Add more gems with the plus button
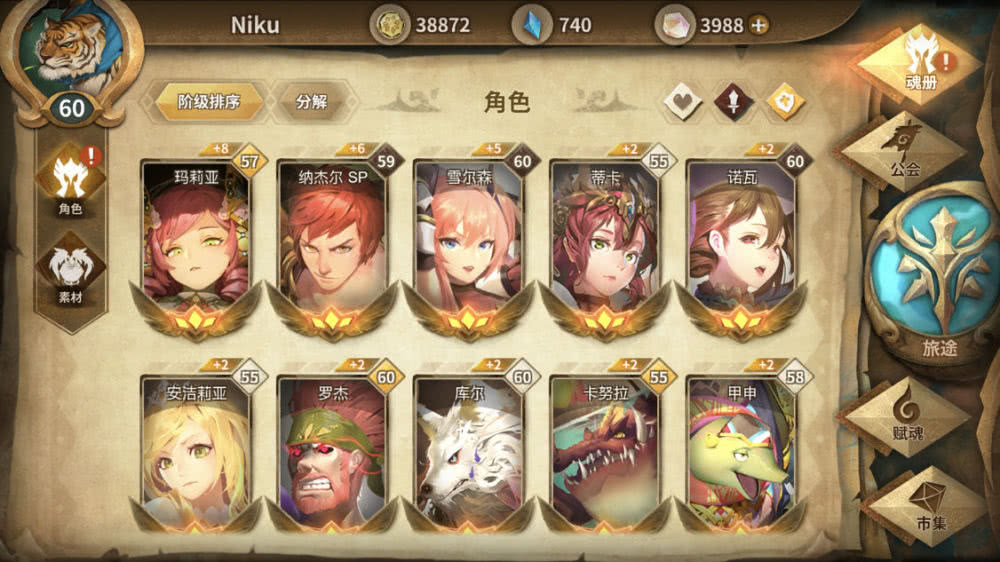The height and width of the screenshot is (562, 1000). (x=759, y=25)
